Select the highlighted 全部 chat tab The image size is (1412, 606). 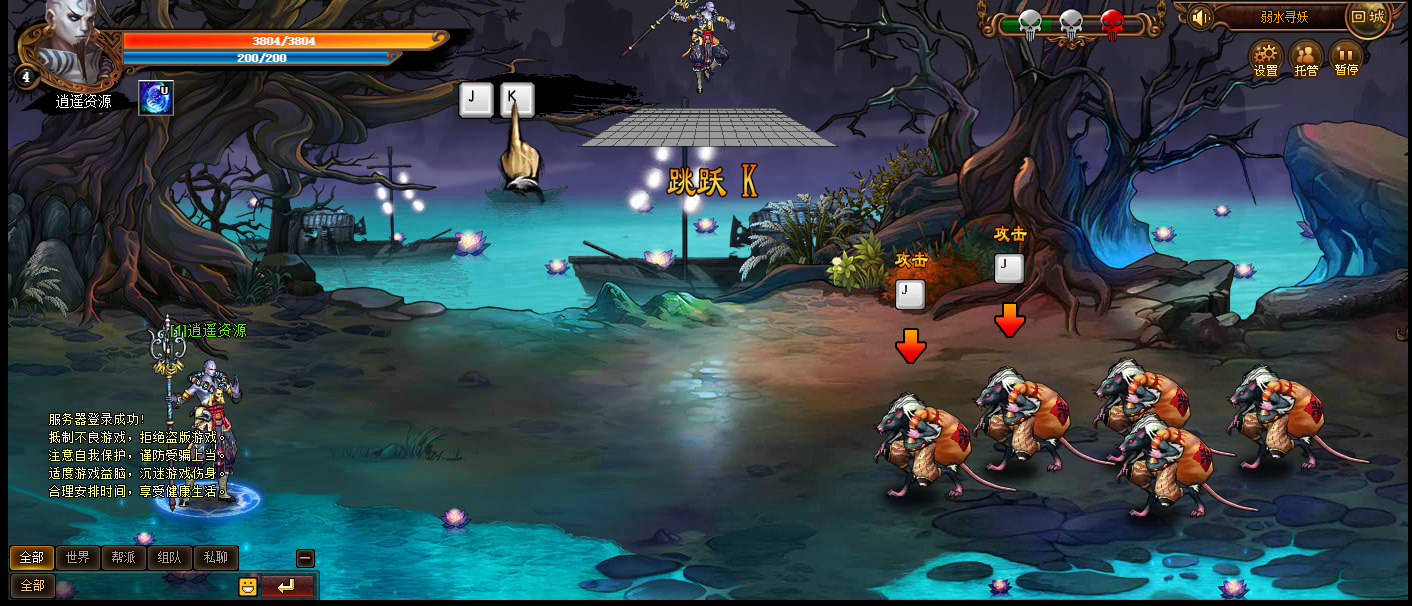[x=32, y=558]
